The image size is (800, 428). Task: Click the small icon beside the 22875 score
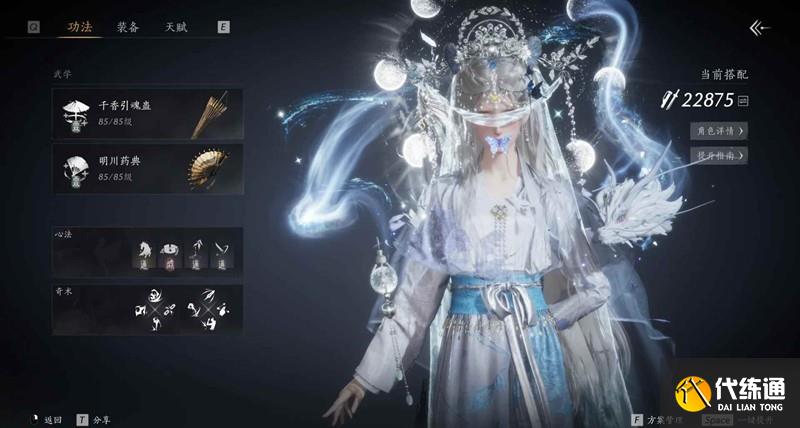pyautogui.click(x=743, y=100)
